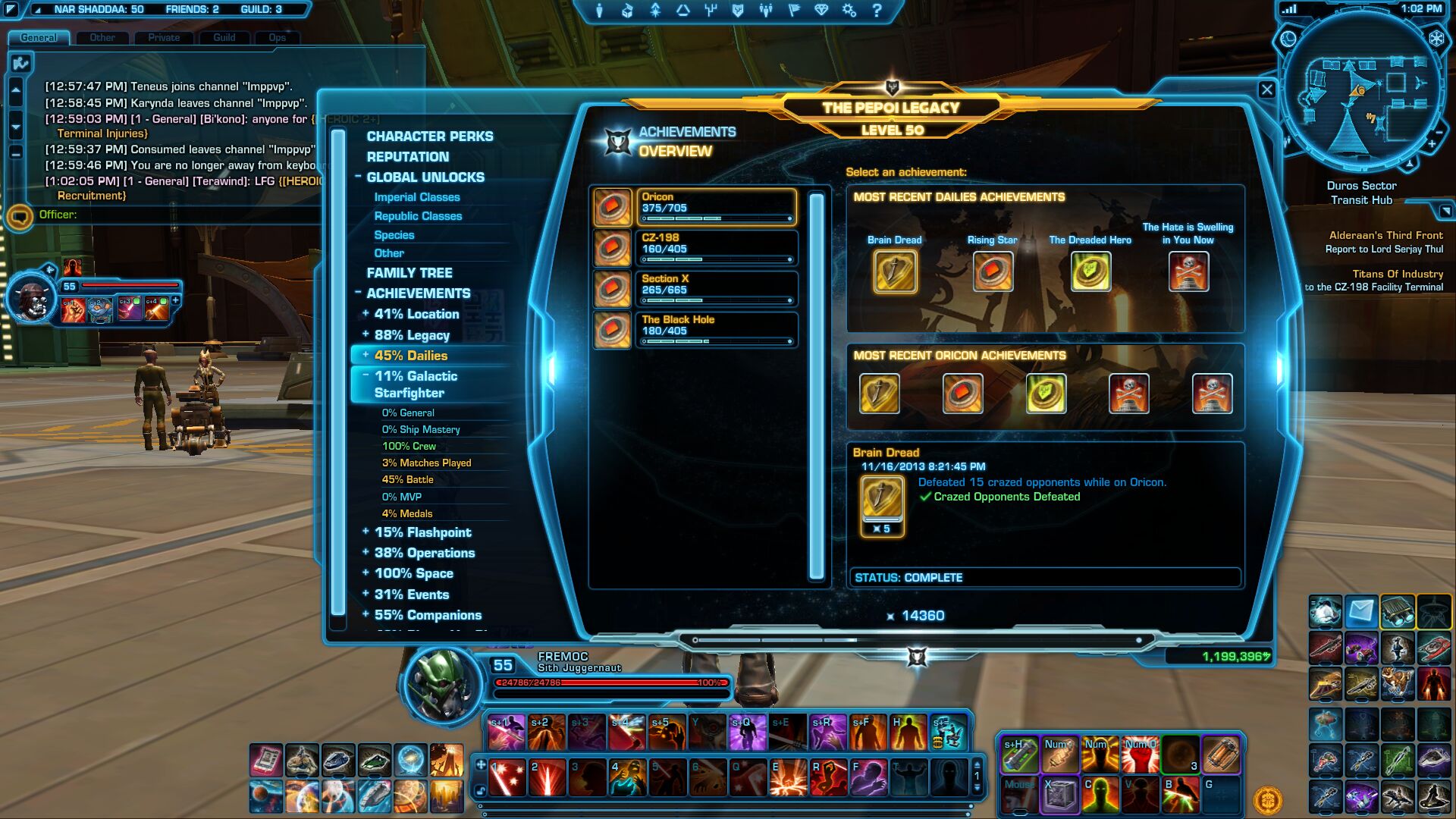Expand the 41% Location achievements
This screenshot has width=1456, height=819.
(x=416, y=314)
